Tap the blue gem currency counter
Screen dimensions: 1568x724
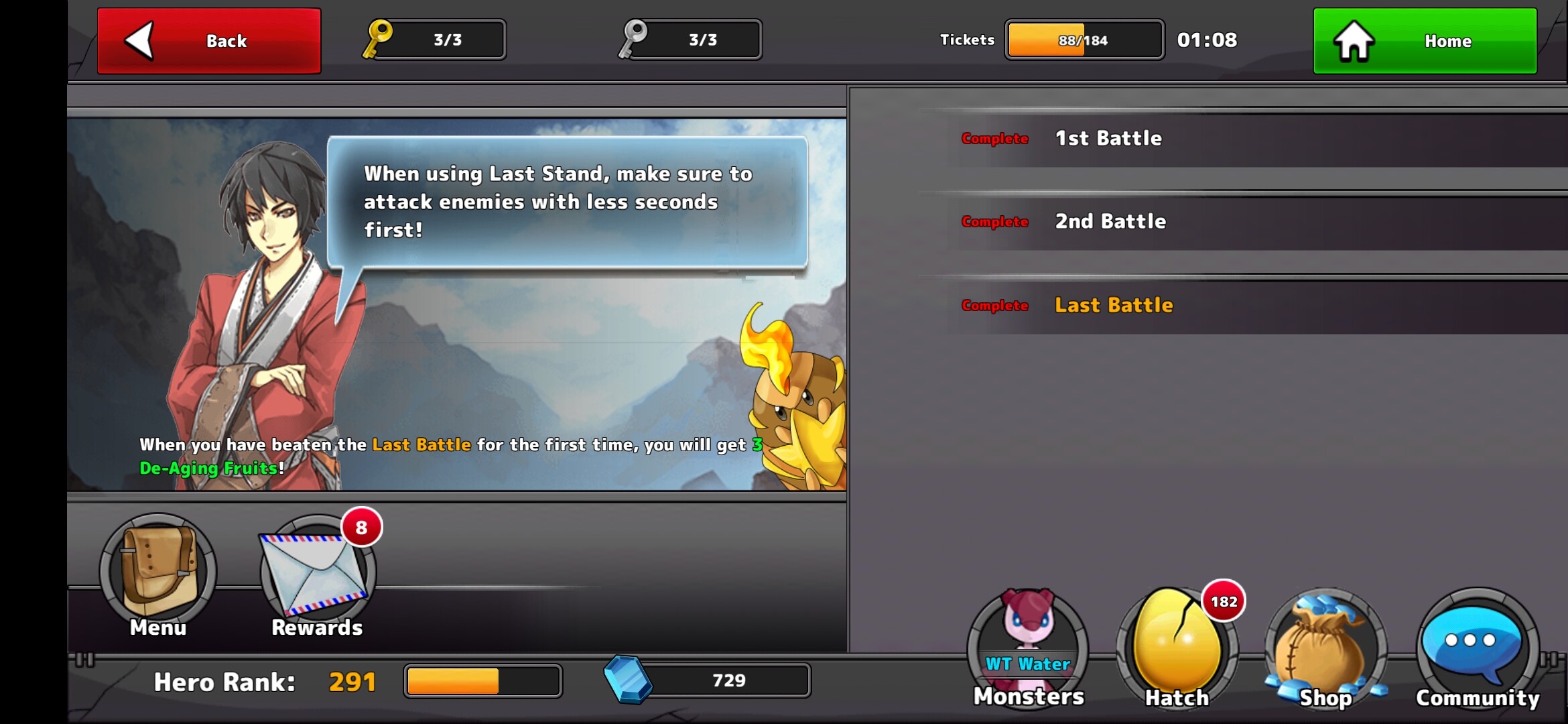click(x=709, y=680)
